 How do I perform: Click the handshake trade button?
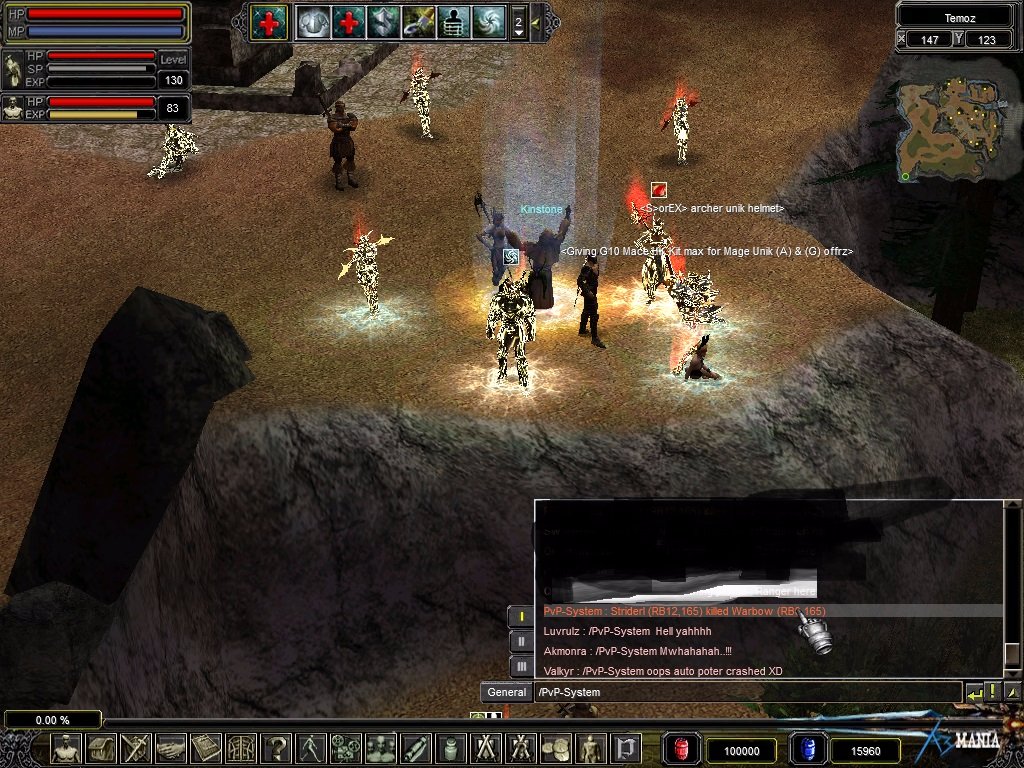pos(171,748)
